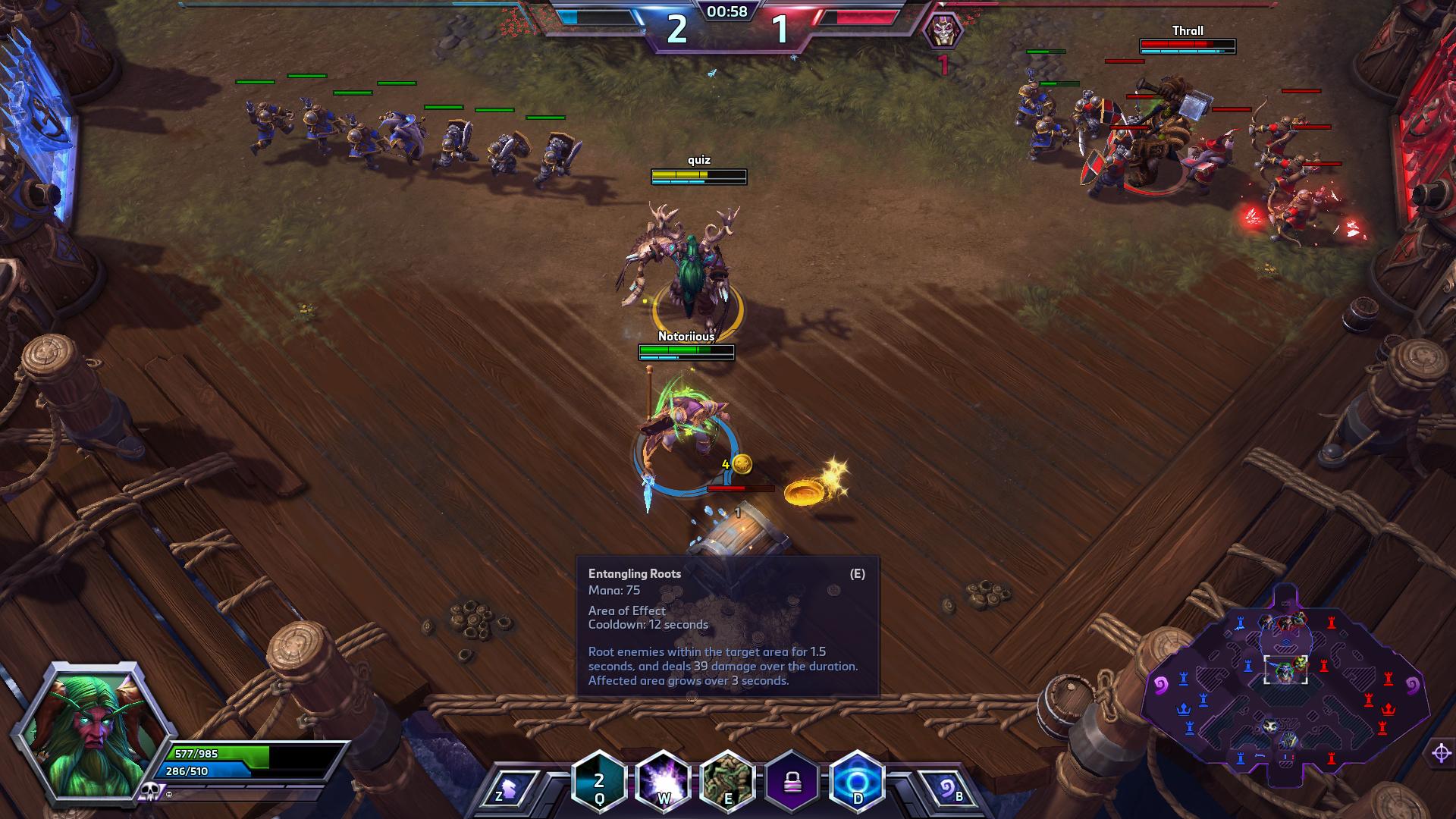Click on the minimap

[1285, 682]
